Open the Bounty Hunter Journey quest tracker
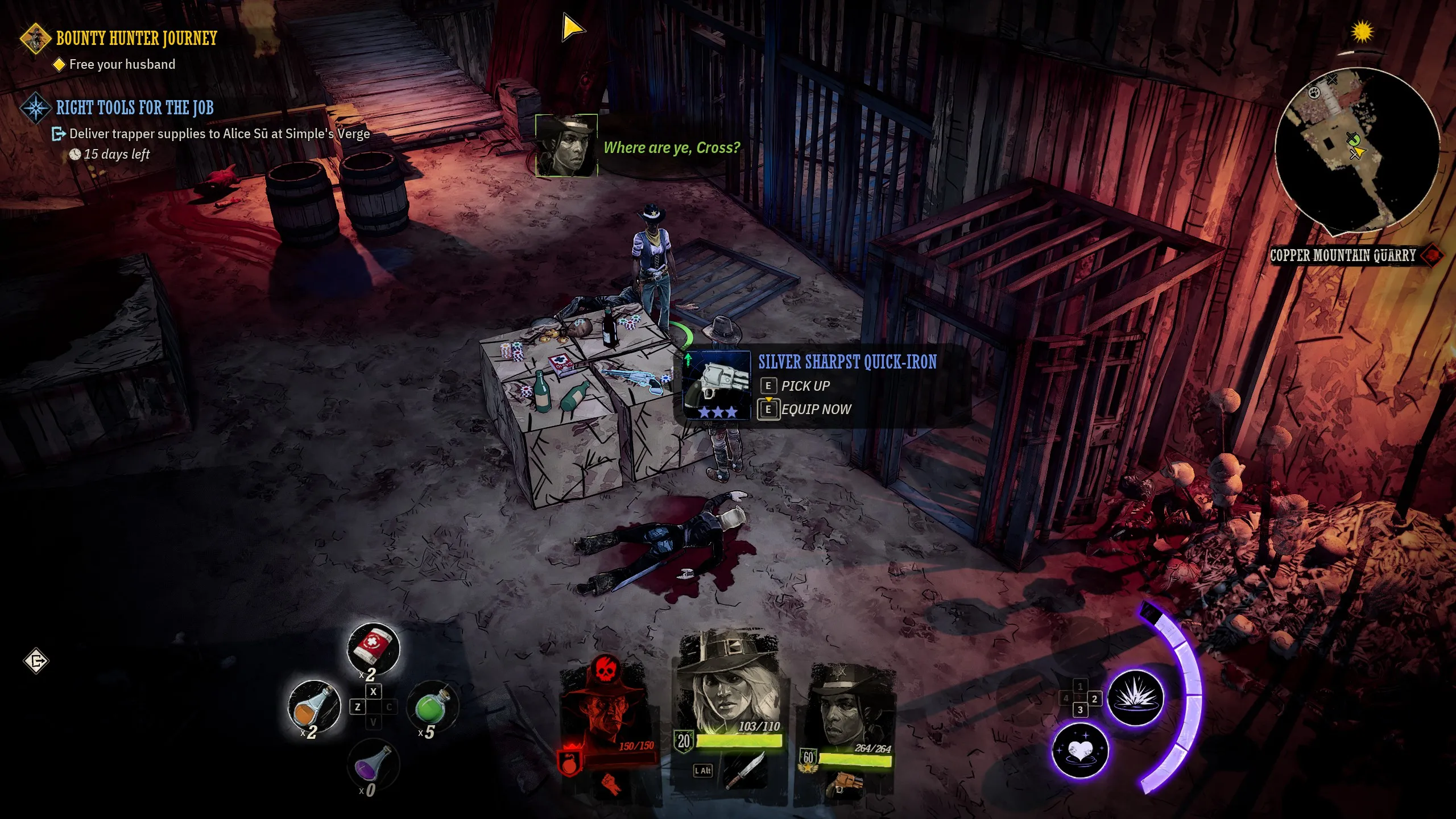Image resolution: width=1456 pixels, height=819 pixels. [136, 39]
